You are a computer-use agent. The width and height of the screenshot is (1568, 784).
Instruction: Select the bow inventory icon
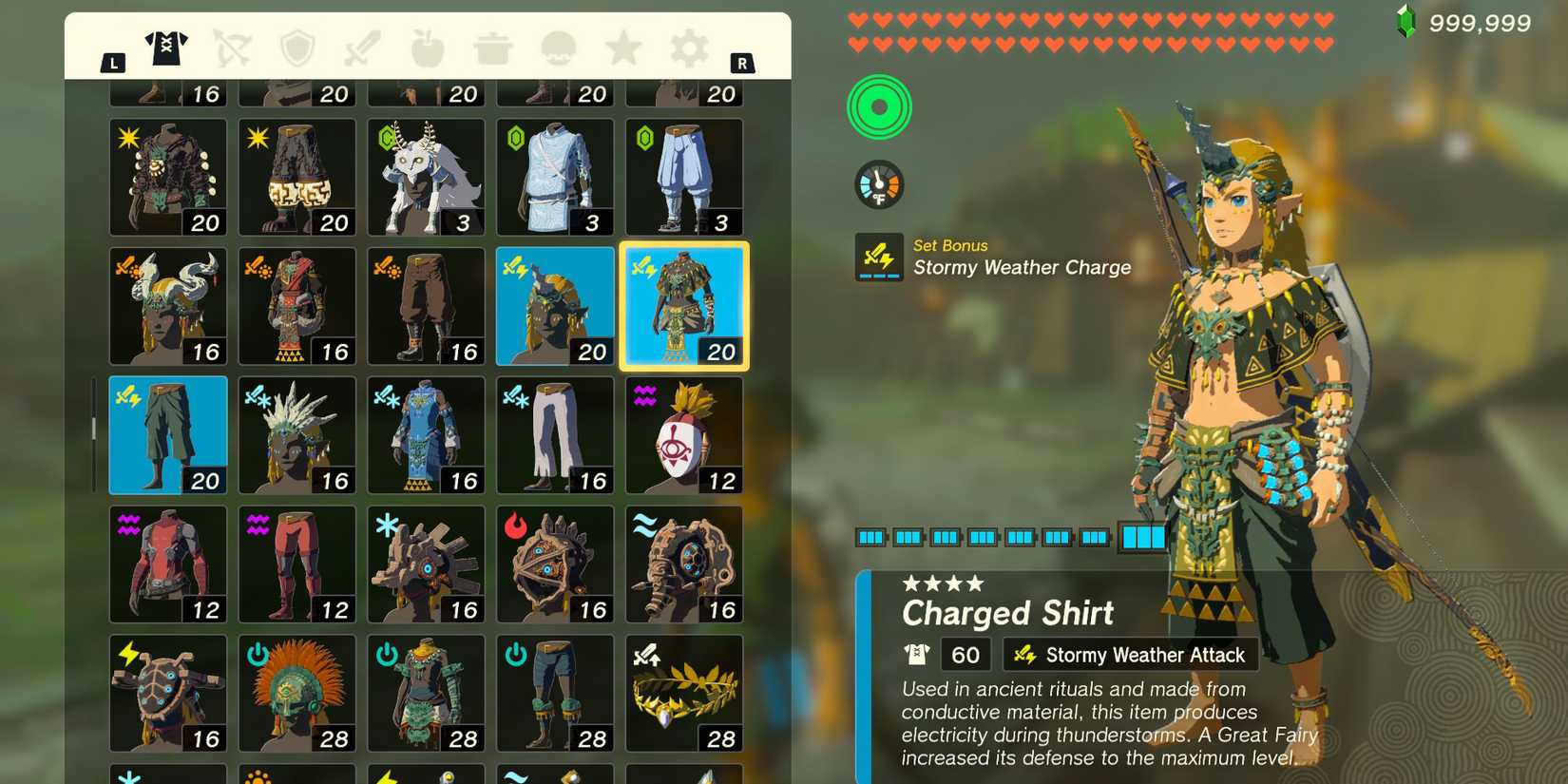(x=233, y=49)
